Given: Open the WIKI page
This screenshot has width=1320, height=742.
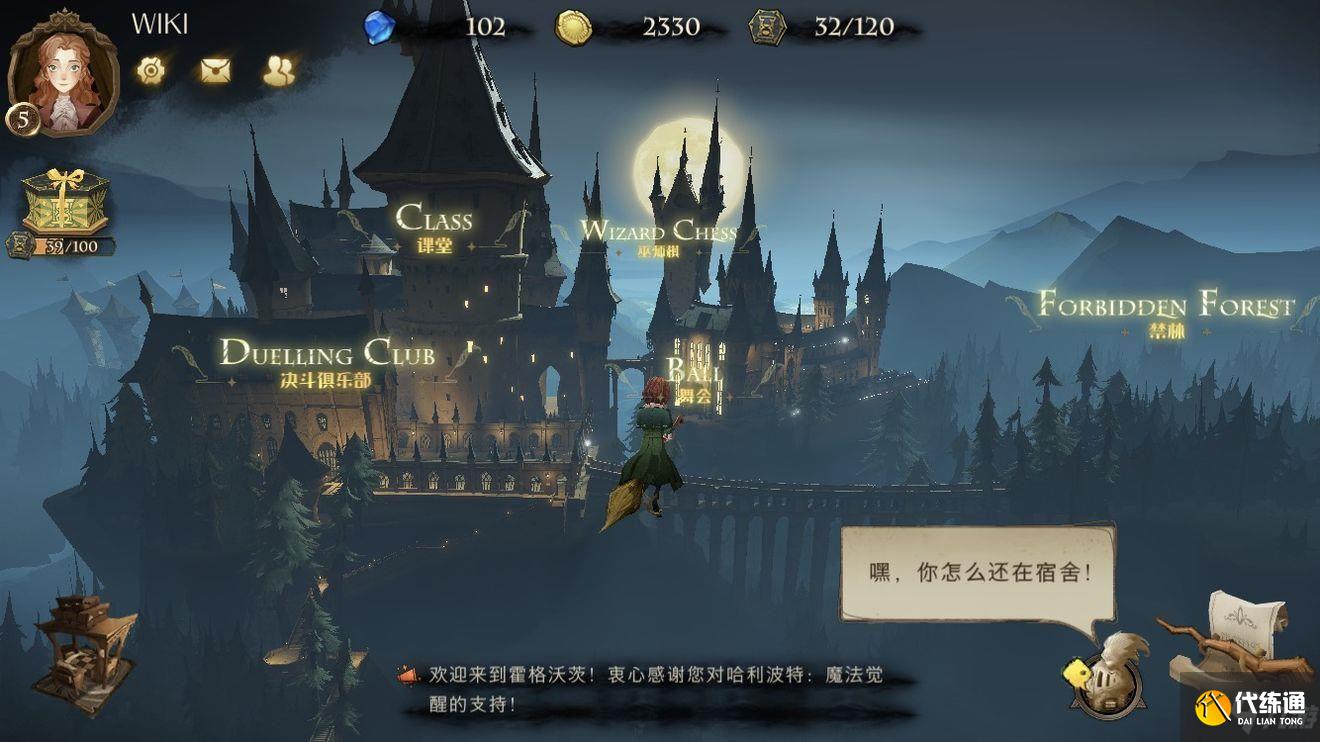Looking at the screenshot, I should click(159, 24).
